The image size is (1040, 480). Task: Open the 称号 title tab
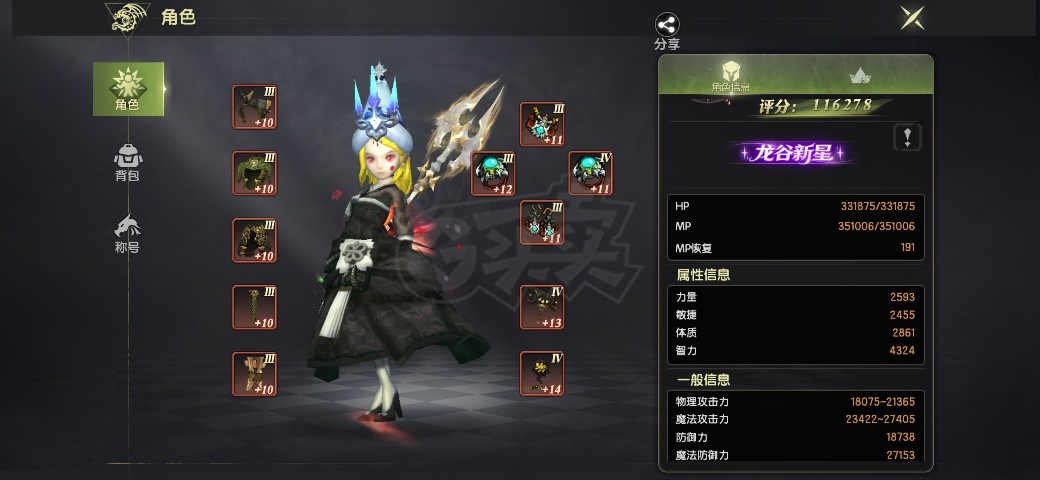tap(127, 233)
